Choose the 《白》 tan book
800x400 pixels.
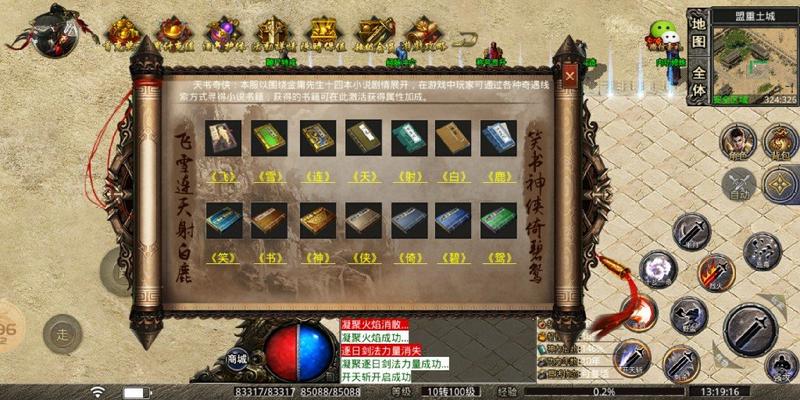(453, 139)
